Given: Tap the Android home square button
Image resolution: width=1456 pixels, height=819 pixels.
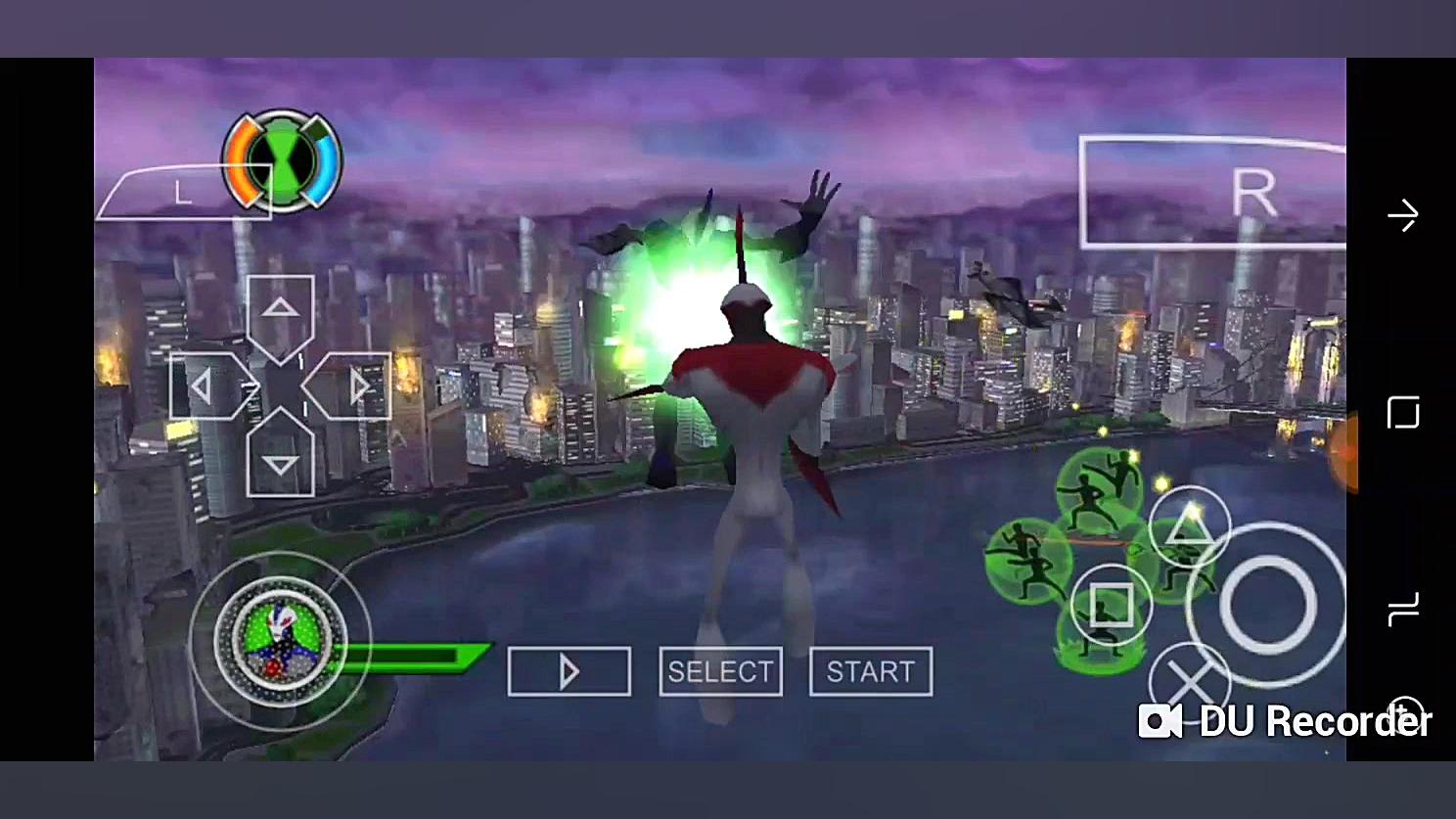Looking at the screenshot, I should click(x=1403, y=413).
